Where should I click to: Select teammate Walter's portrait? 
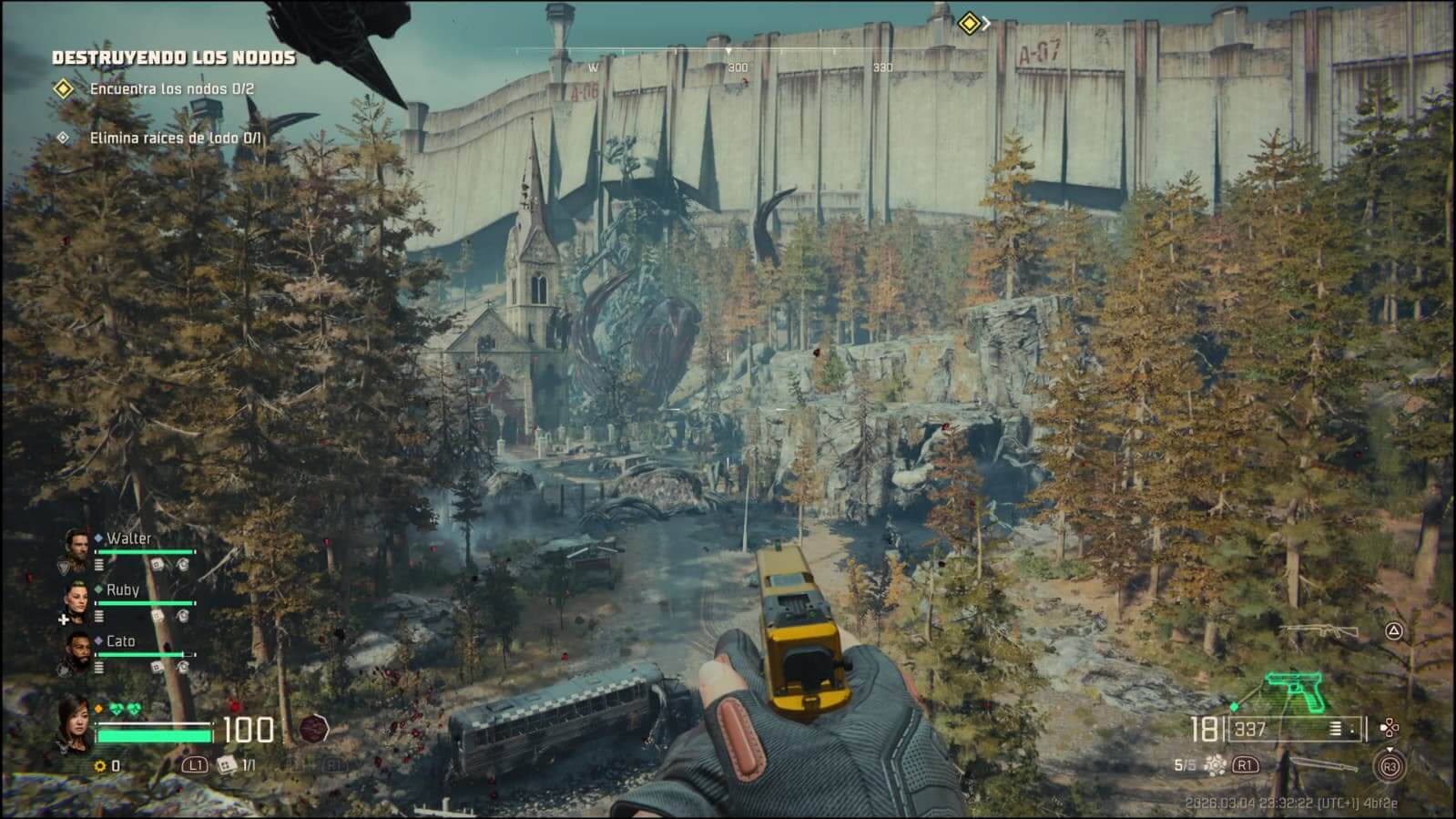coord(77,547)
